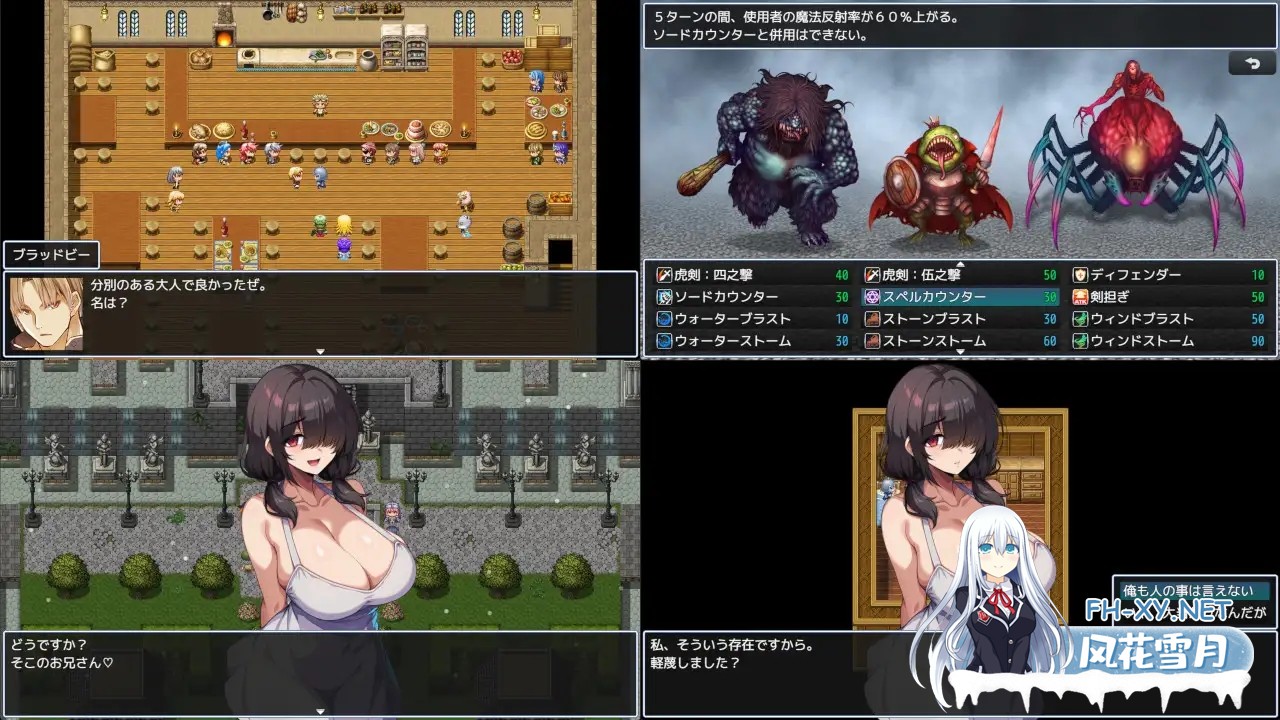Click the ▼ indicator to advance Bradby's dialogue
The image size is (1280, 720).
(320, 349)
